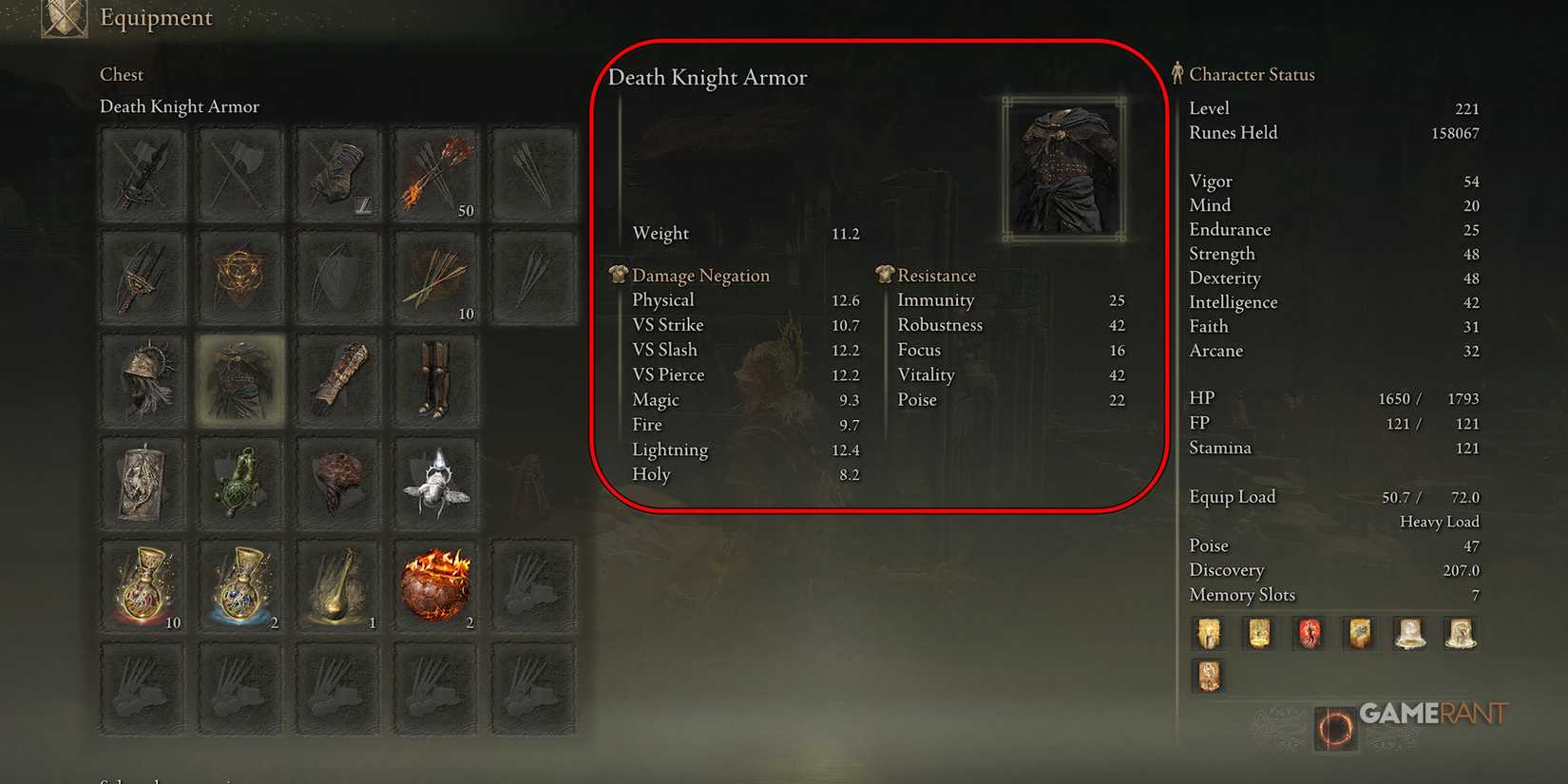
Task: Select the green turtle talisman icon
Action: coord(239,483)
